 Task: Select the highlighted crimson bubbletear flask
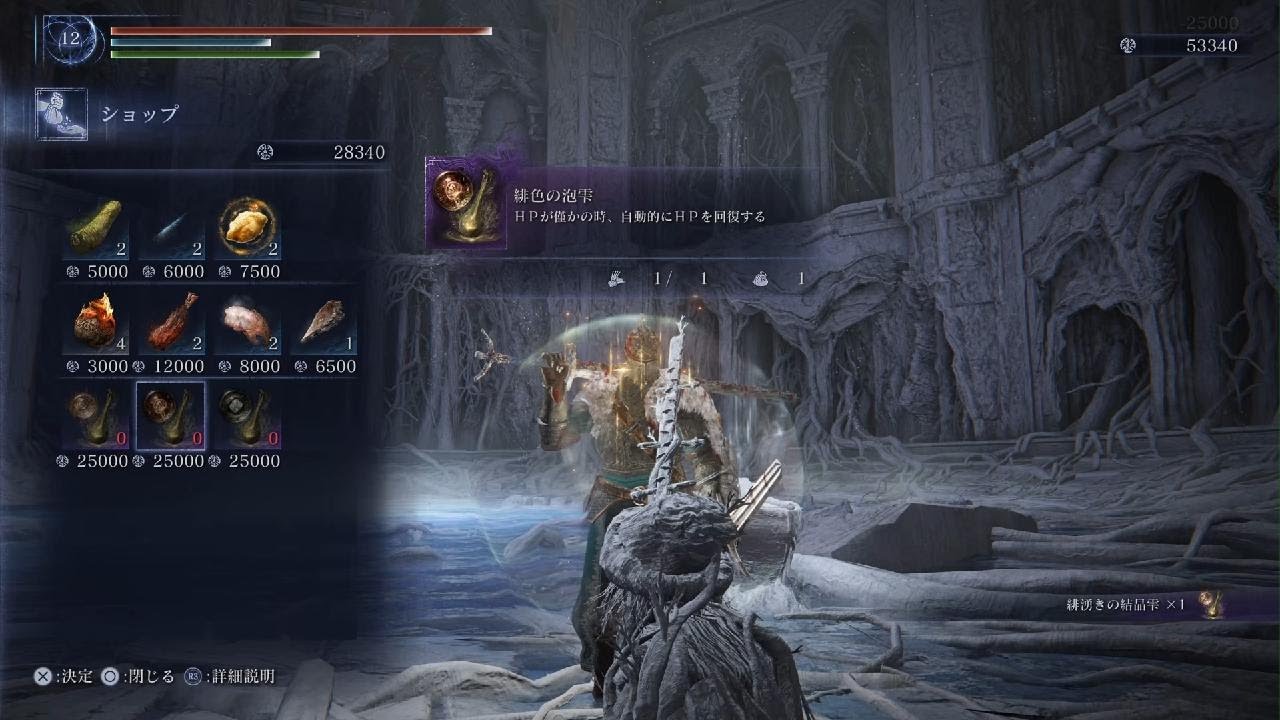pyautogui.click(x=171, y=416)
